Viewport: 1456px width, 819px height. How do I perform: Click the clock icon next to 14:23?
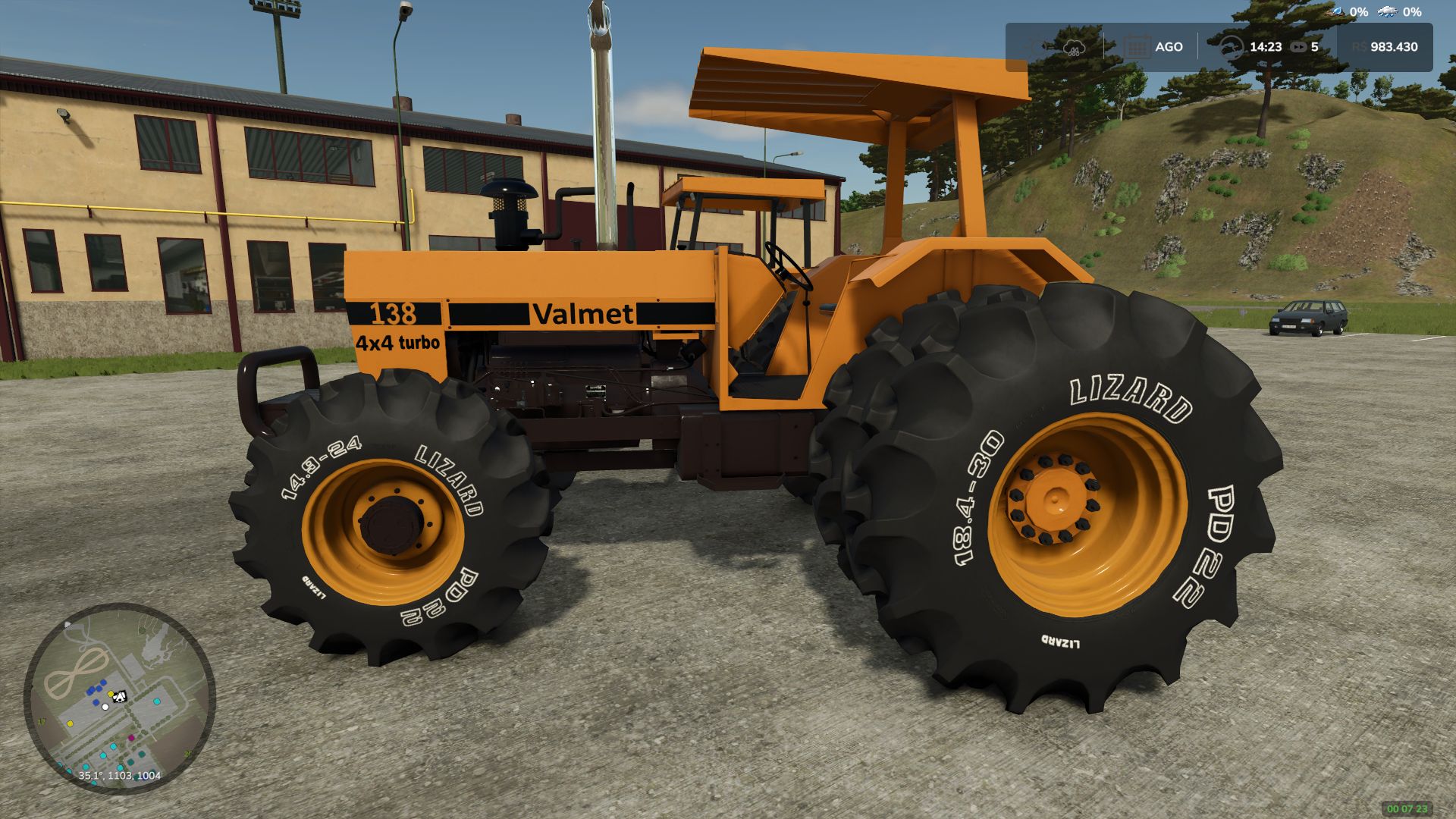click(1232, 47)
